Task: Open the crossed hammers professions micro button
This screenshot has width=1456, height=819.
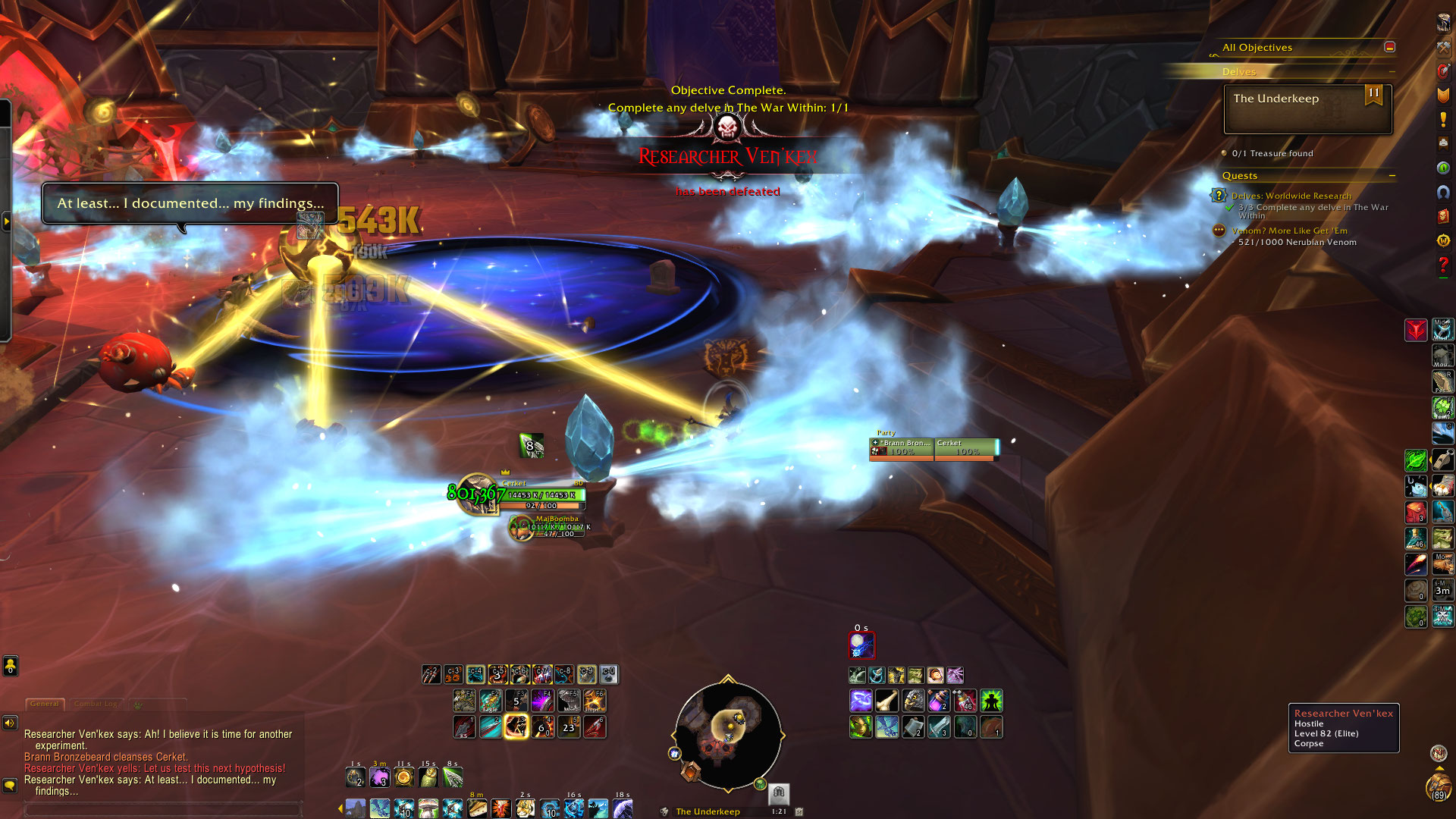Action: pos(1443,47)
